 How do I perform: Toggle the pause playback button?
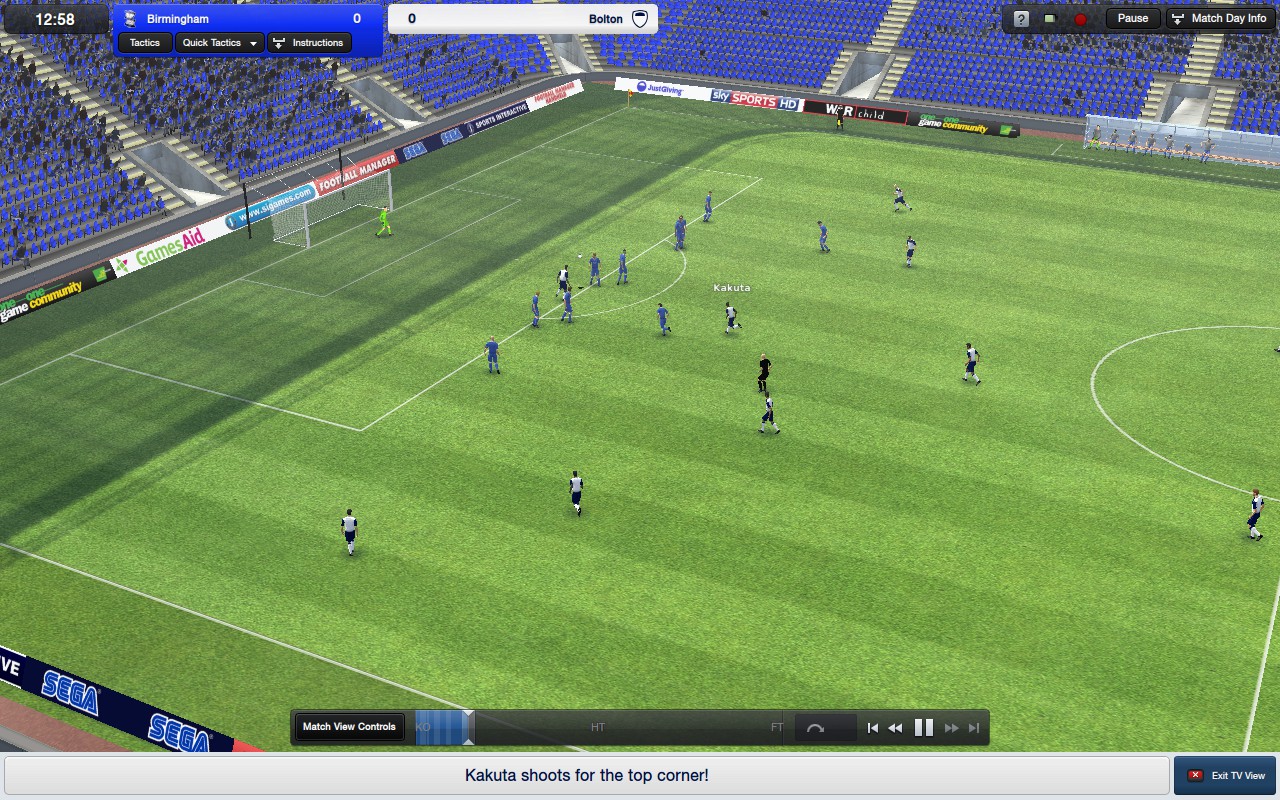(x=924, y=728)
